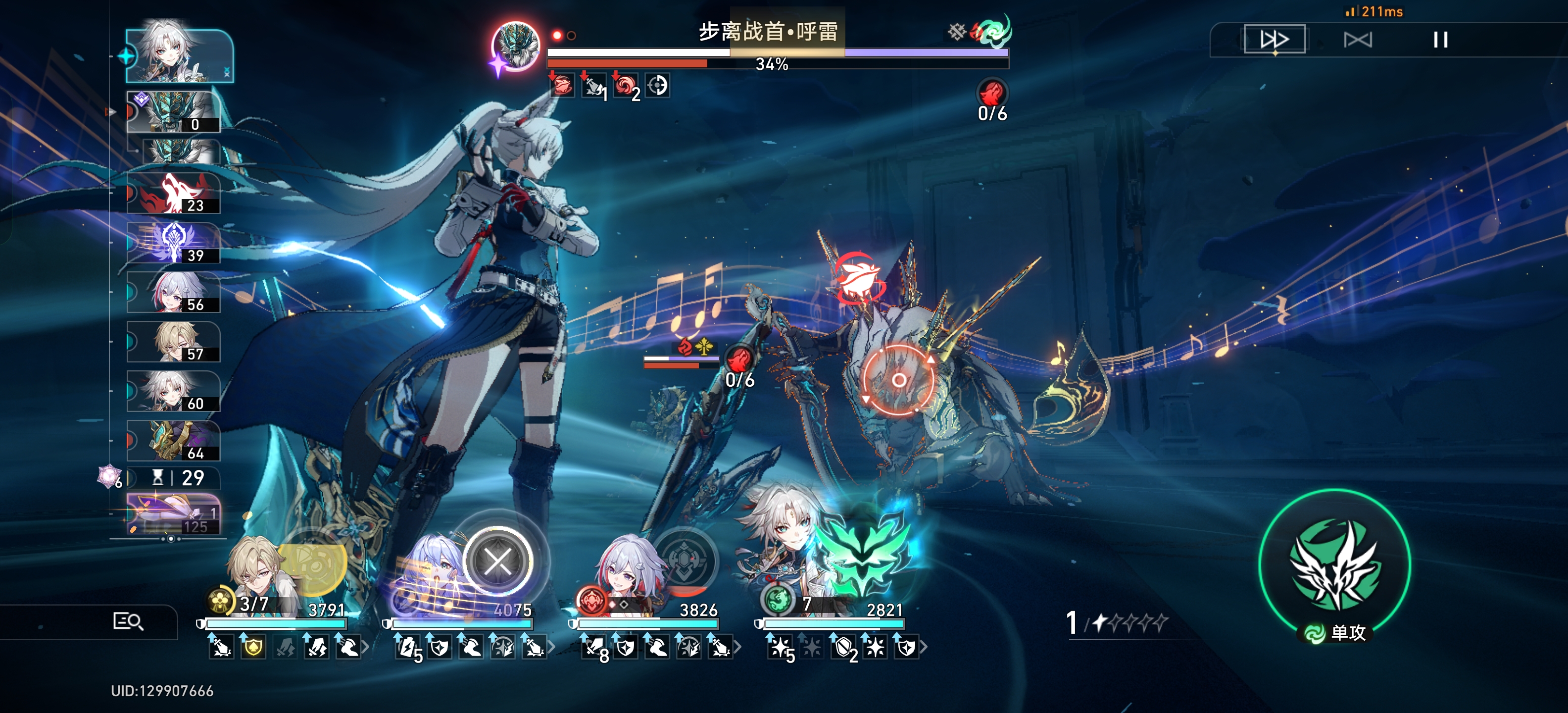Target the boss lock-on reticle
Image resolution: width=1568 pixels, height=713 pixels.
(898, 381)
